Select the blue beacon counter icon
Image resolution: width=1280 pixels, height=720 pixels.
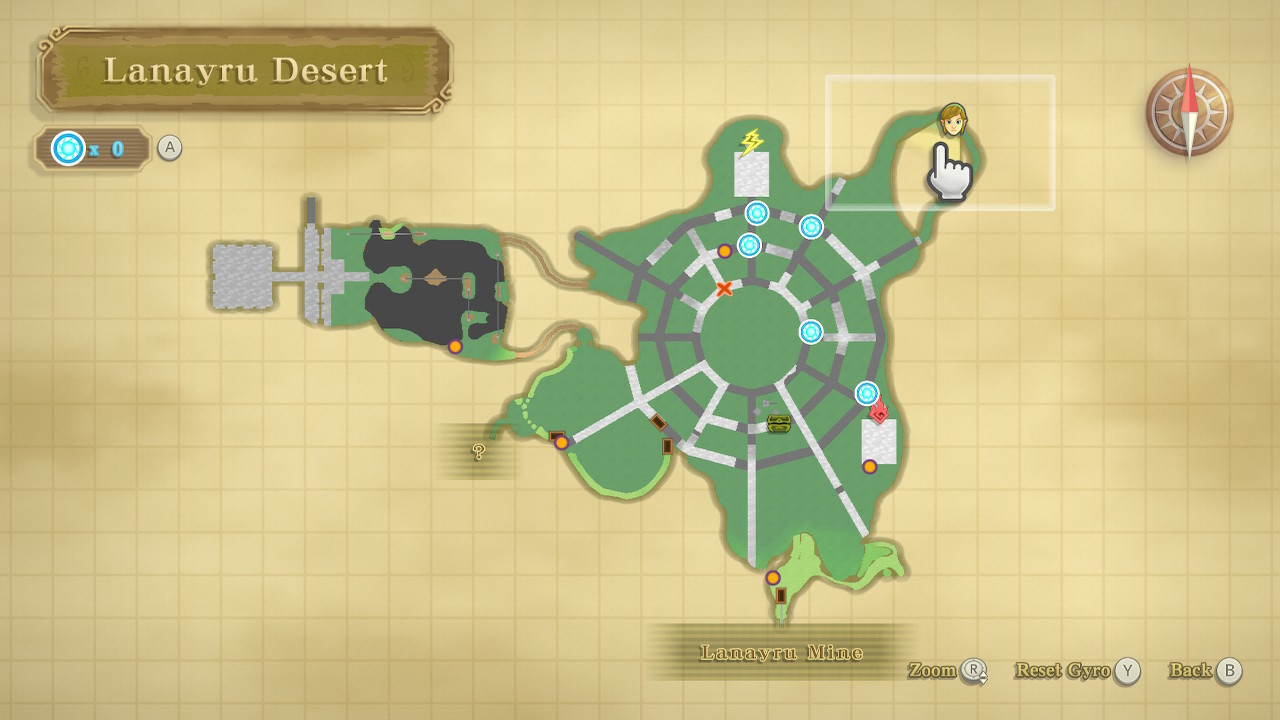(x=68, y=149)
